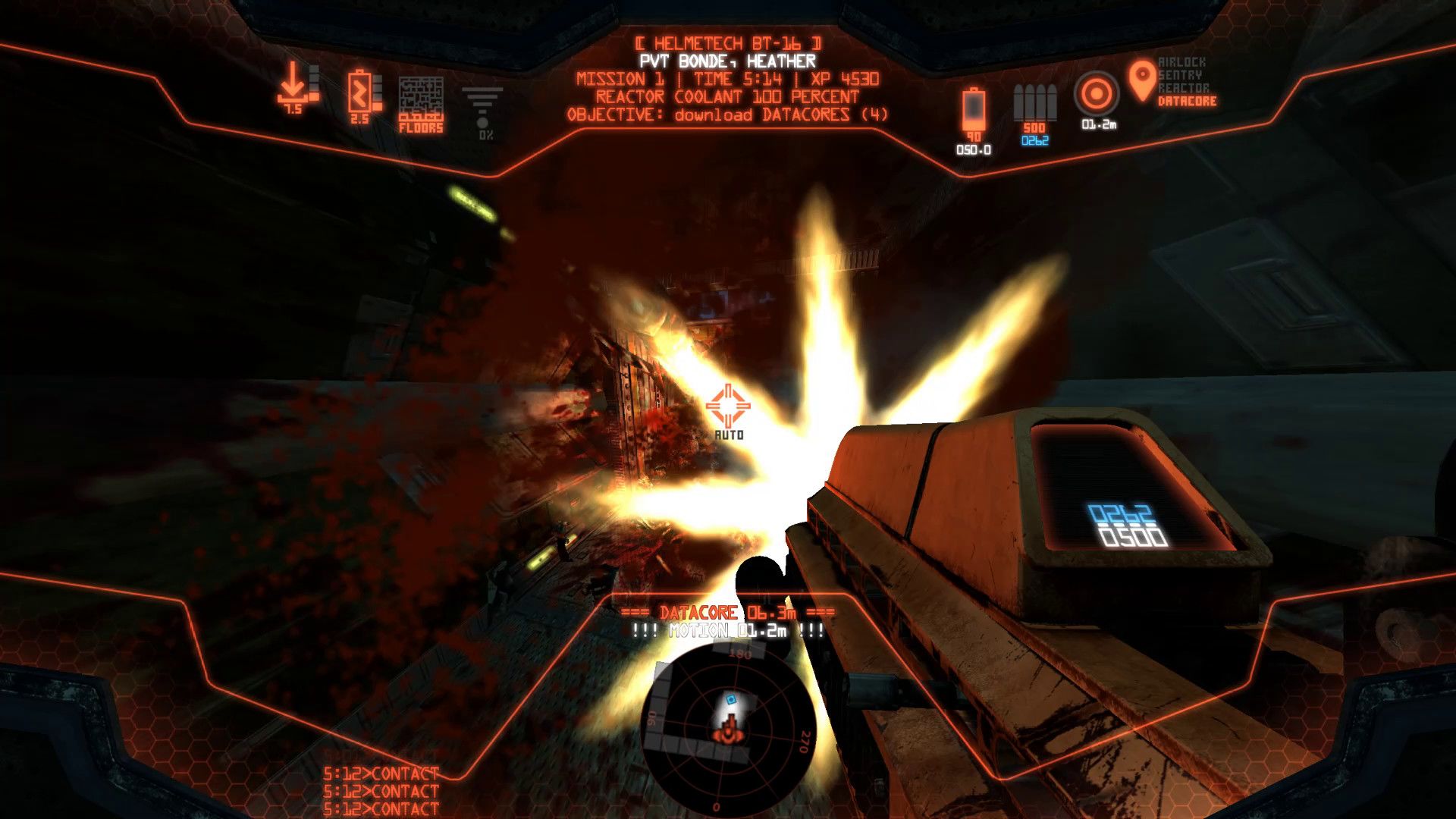Activate the circular motion target icon
Viewport: 1456px width, 819px height.
1097,95
